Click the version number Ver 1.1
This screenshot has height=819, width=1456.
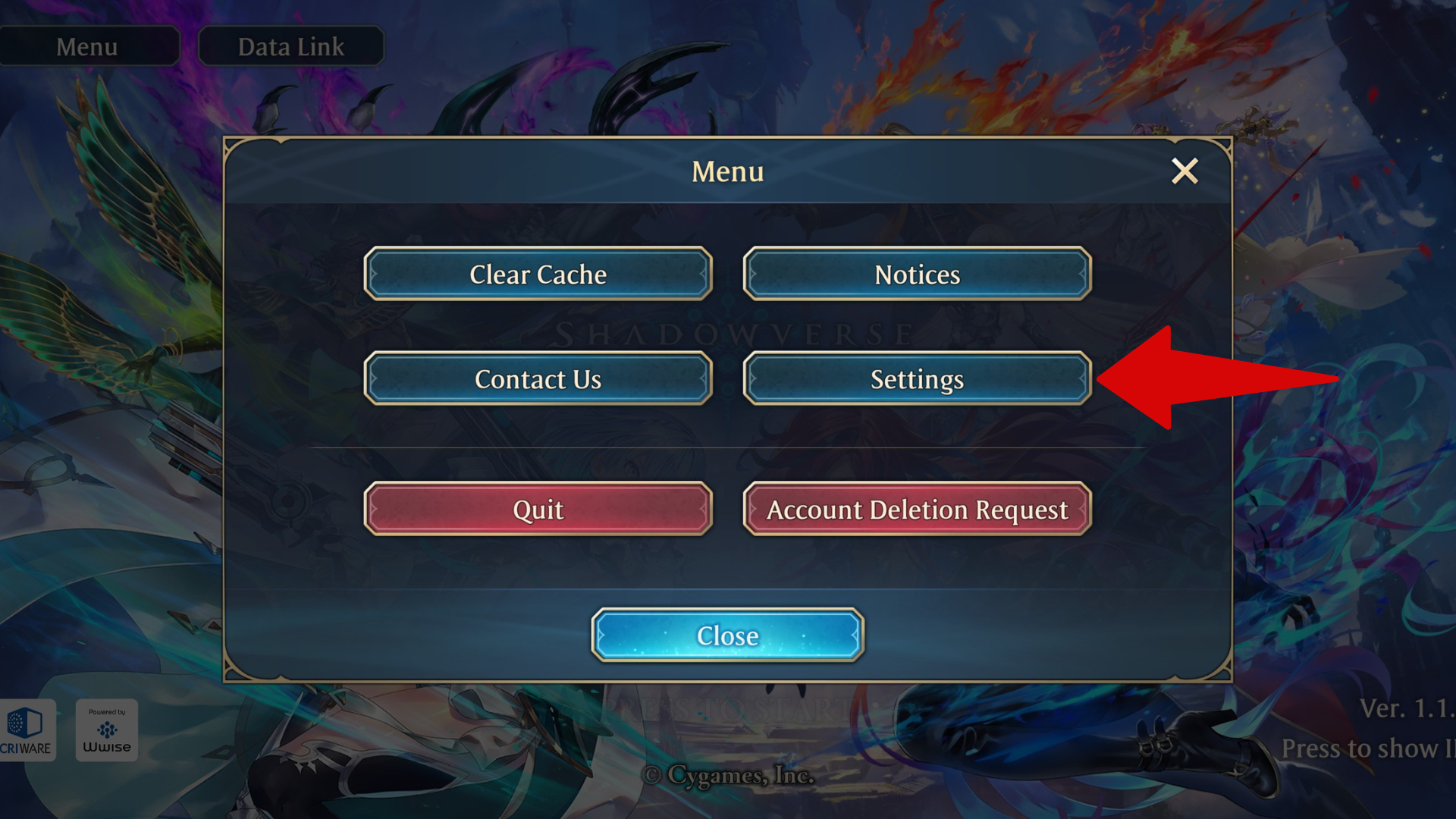click(x=1410, y=709)
